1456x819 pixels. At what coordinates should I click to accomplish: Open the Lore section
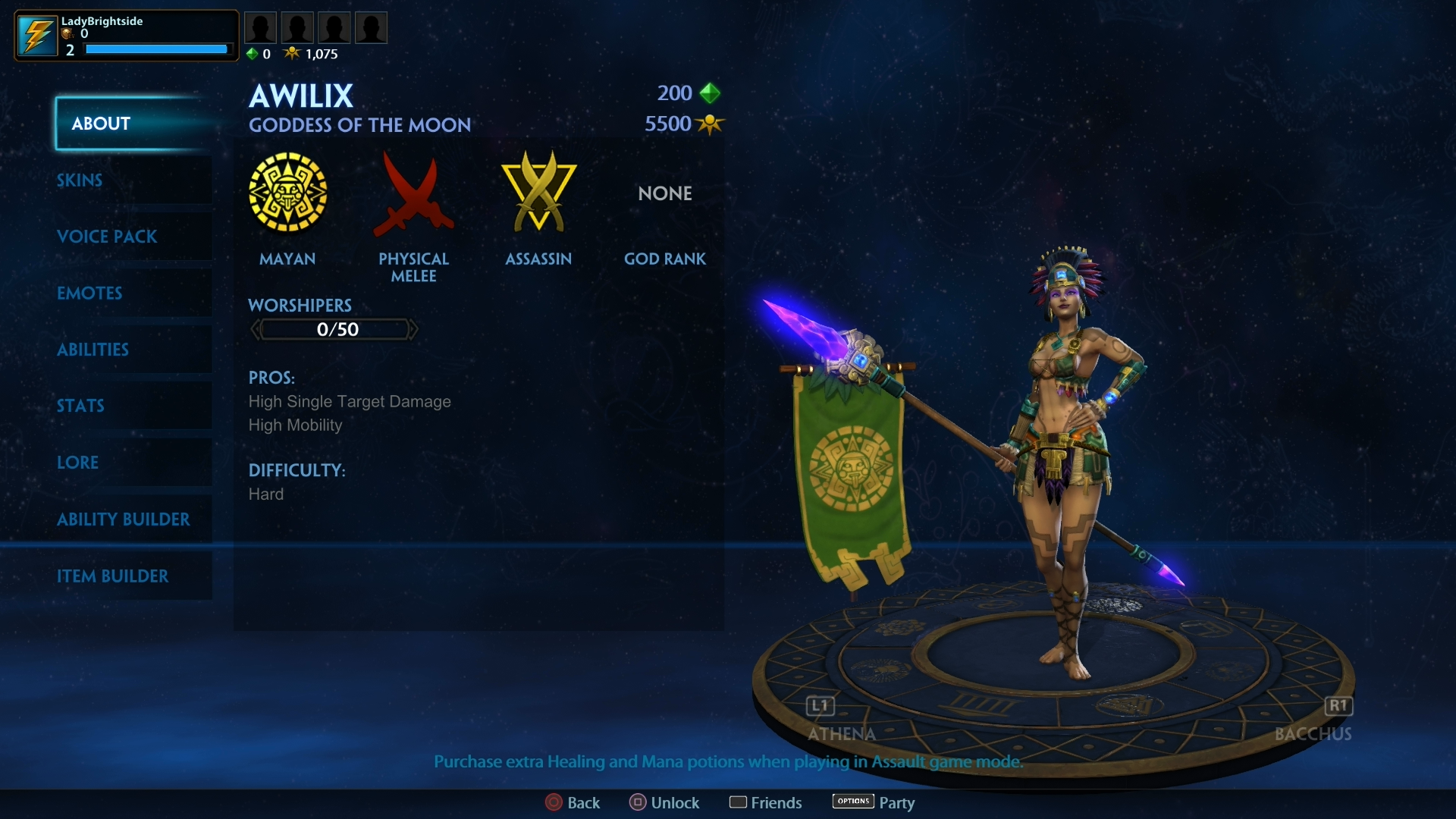click(x=77, y=463)
